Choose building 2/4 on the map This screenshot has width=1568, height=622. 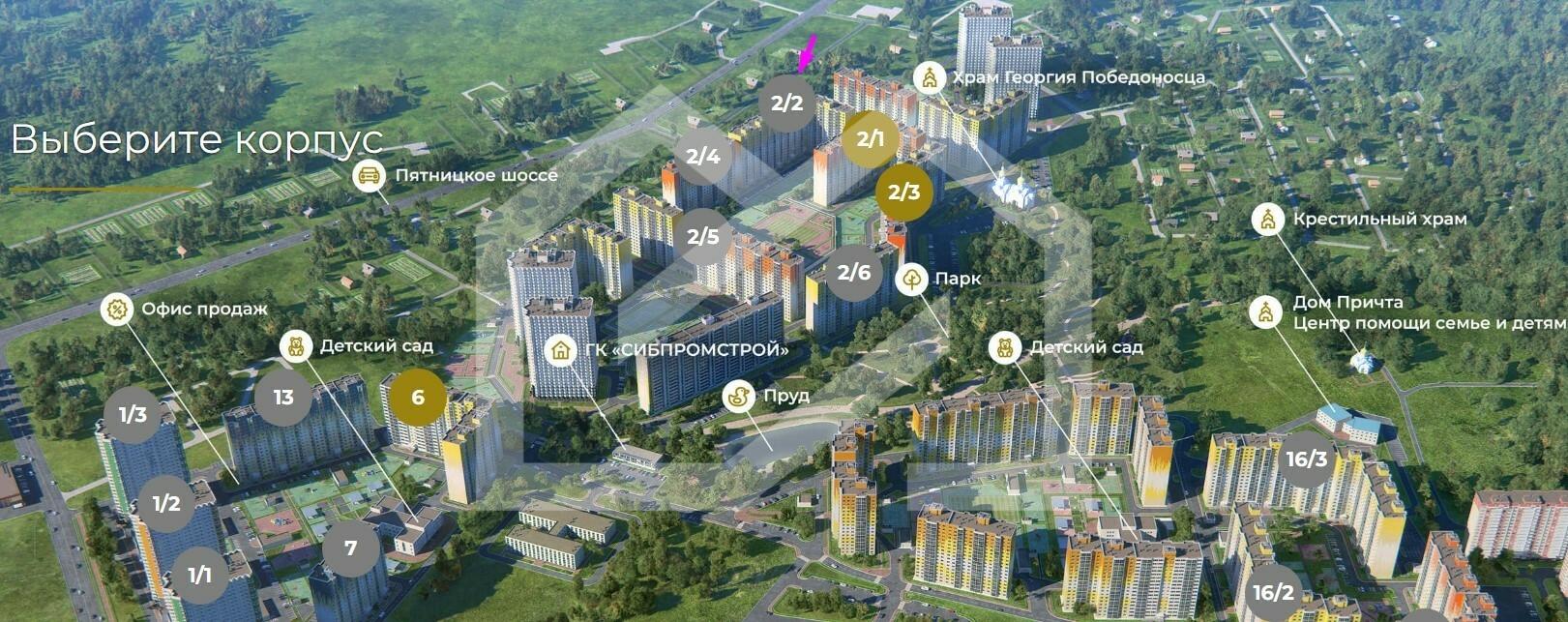[x=703, y=156]
